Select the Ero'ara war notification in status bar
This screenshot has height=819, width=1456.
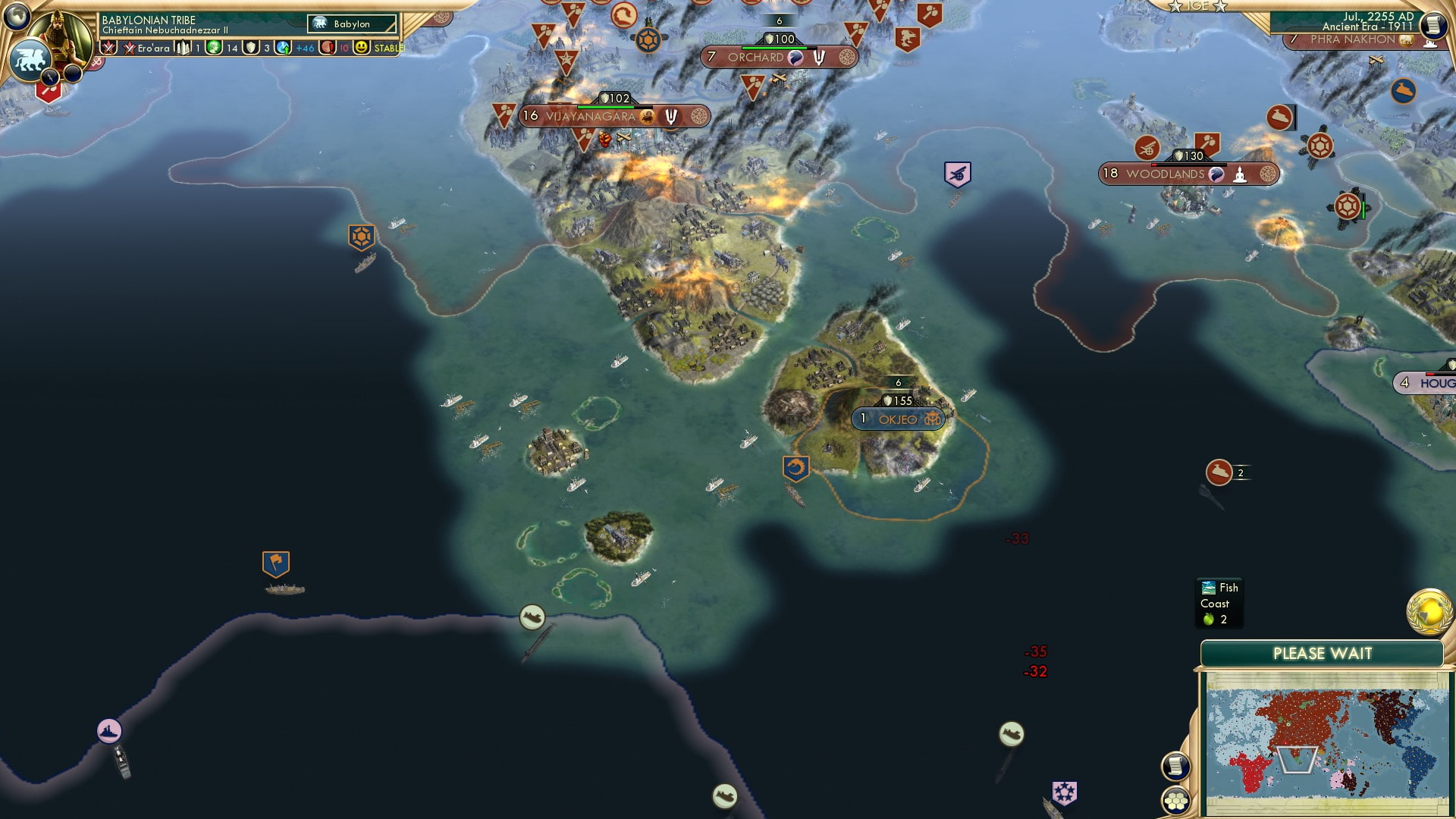144,49
